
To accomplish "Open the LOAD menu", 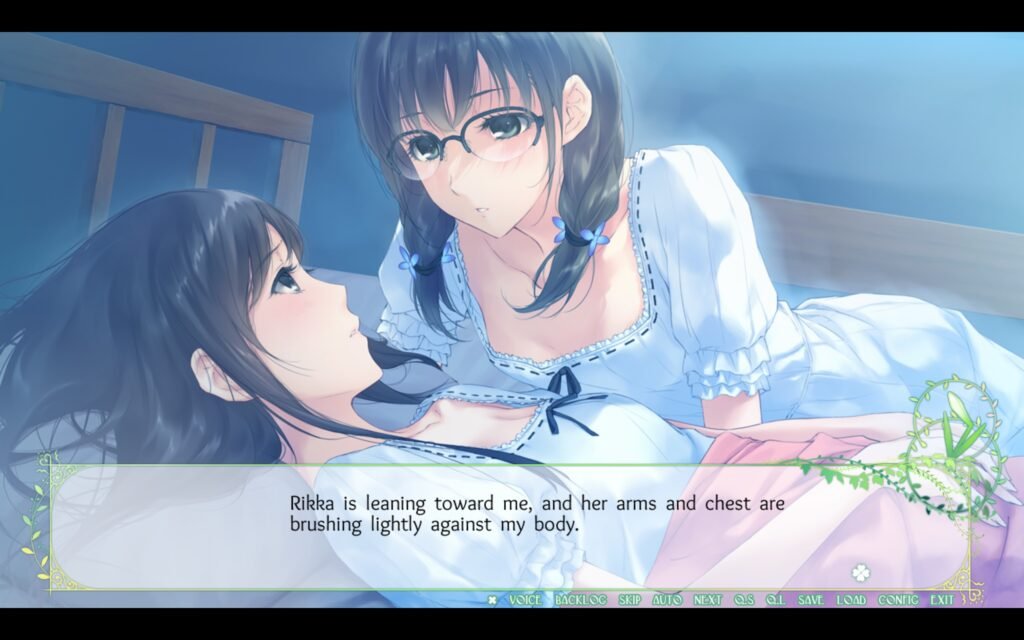I will tap(851, 600).
